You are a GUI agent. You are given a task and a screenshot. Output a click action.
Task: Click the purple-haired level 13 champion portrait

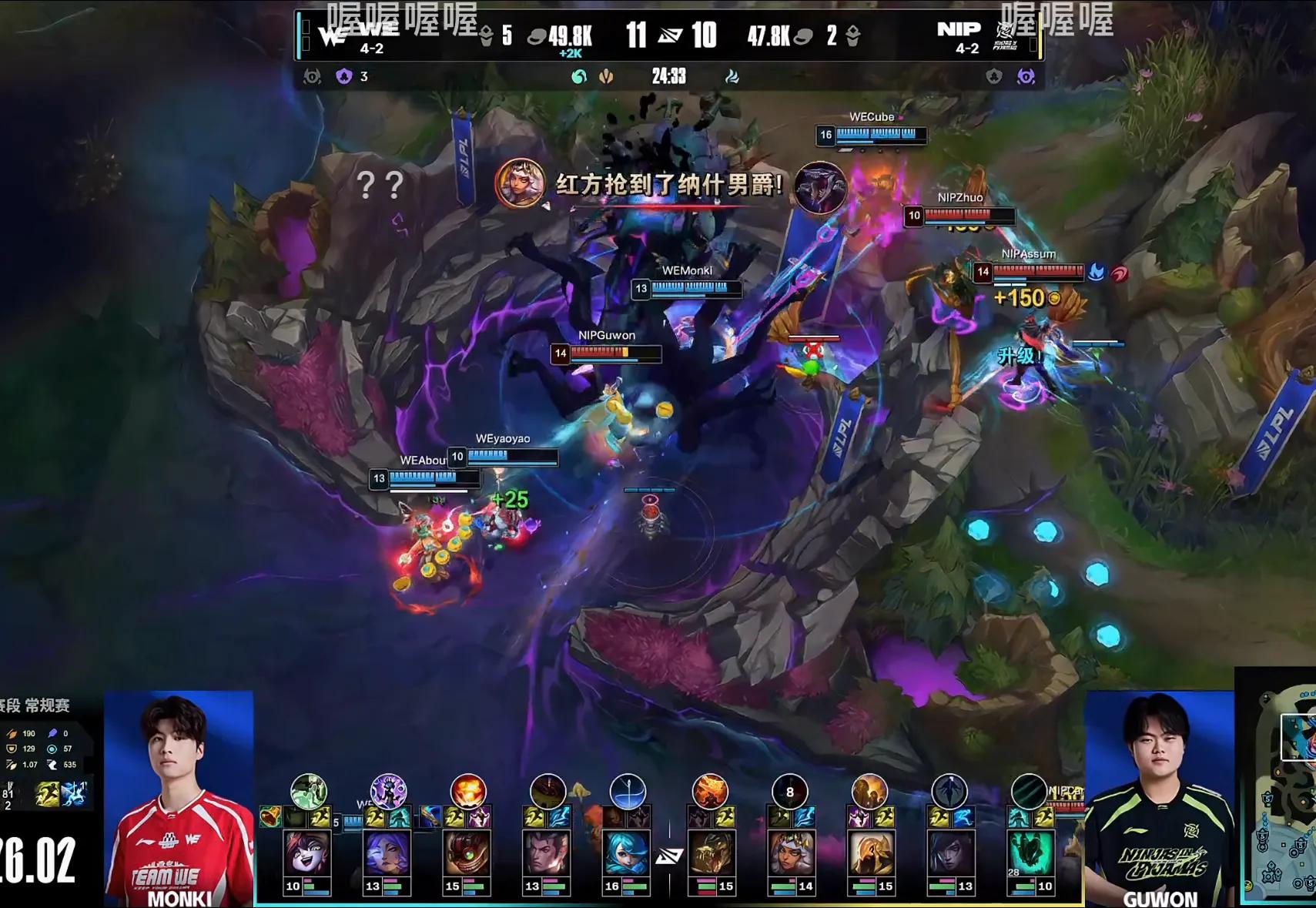(387, 853)
